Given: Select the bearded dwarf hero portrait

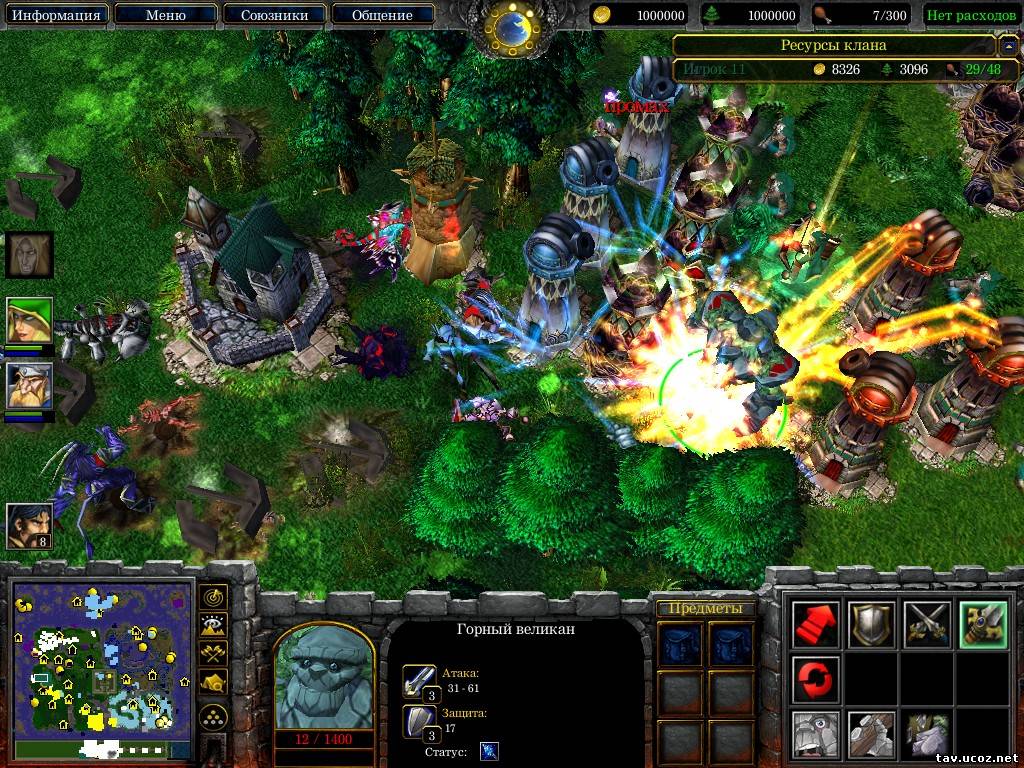Looking at the screenshot, I should click(x=29, y=387).
